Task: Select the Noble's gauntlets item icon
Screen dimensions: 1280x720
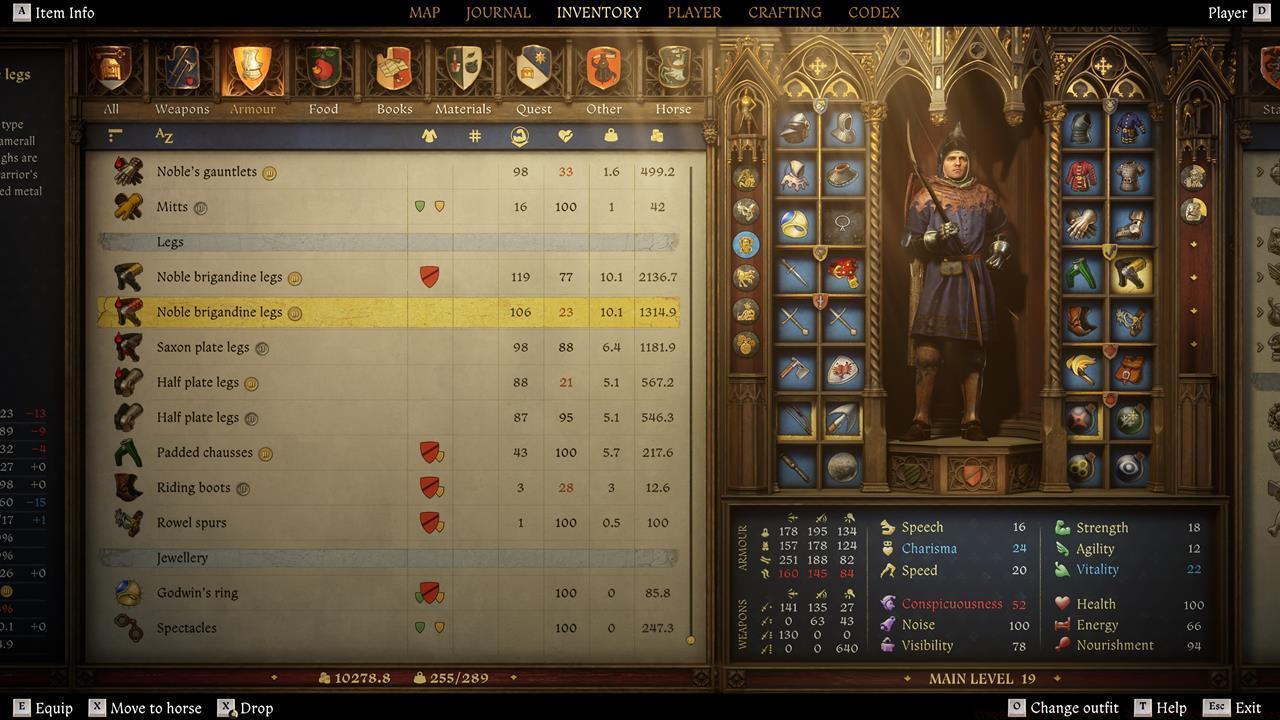Action: click(x=127, y=171)
